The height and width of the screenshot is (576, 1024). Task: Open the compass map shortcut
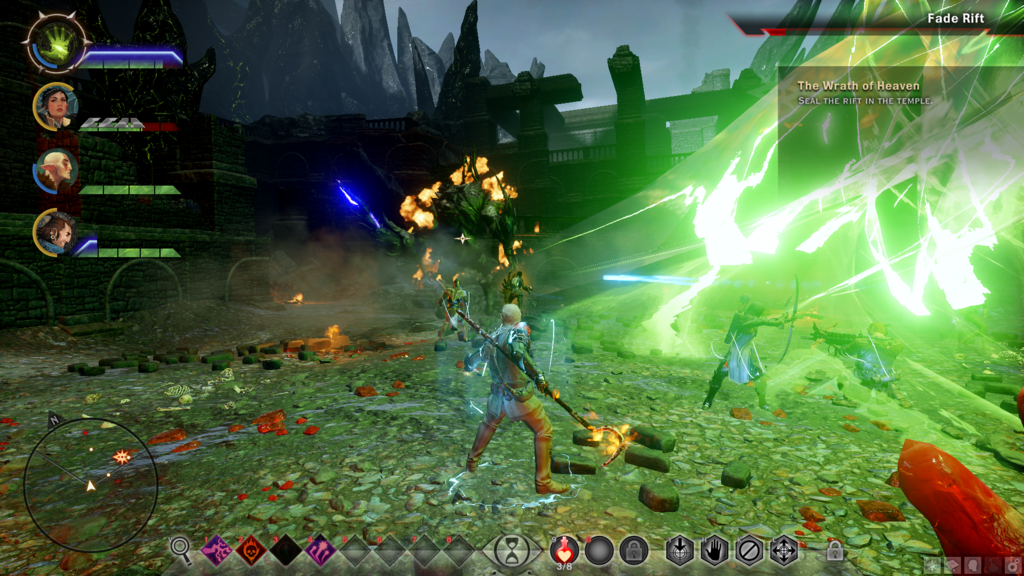point(933,566)
